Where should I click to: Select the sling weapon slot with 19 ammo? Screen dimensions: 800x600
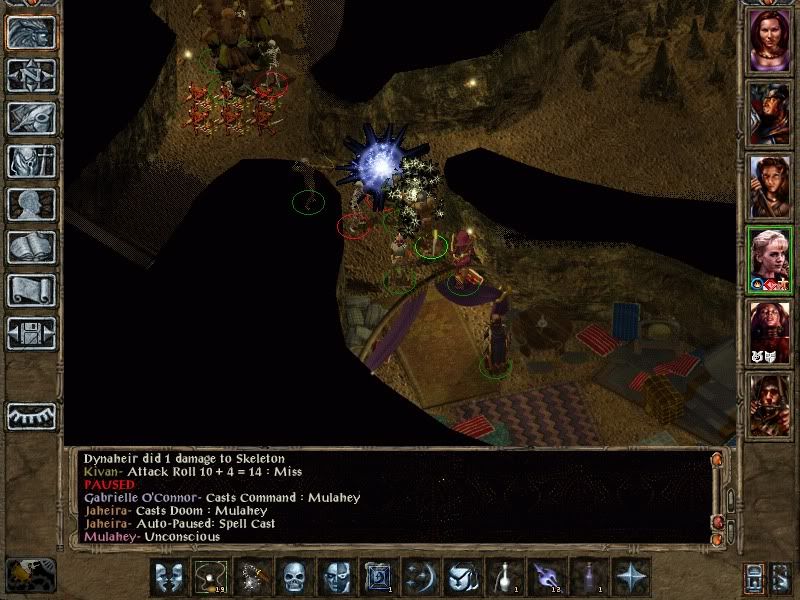point(209,578)
